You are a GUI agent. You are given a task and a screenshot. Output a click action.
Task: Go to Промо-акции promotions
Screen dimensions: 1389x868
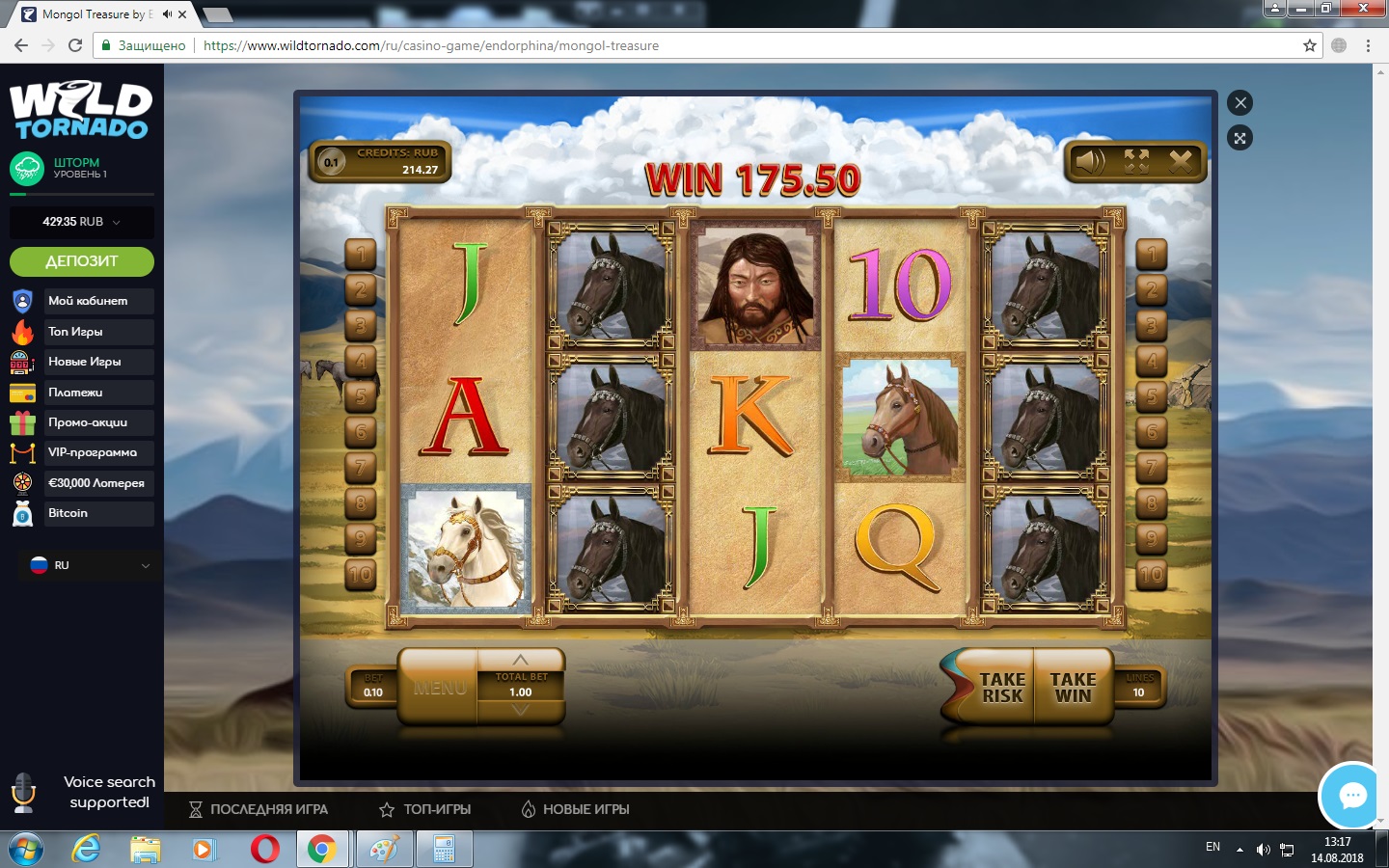tap(88, 422)
